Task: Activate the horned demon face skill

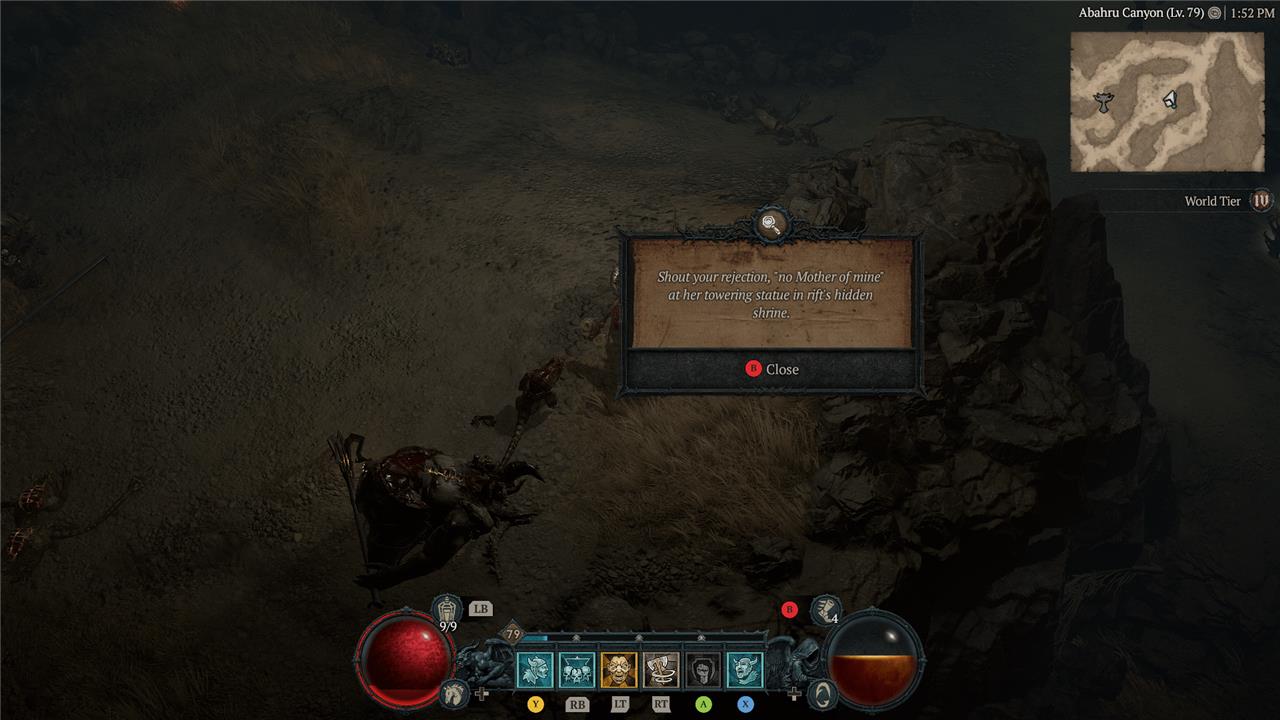Action: 745,670
